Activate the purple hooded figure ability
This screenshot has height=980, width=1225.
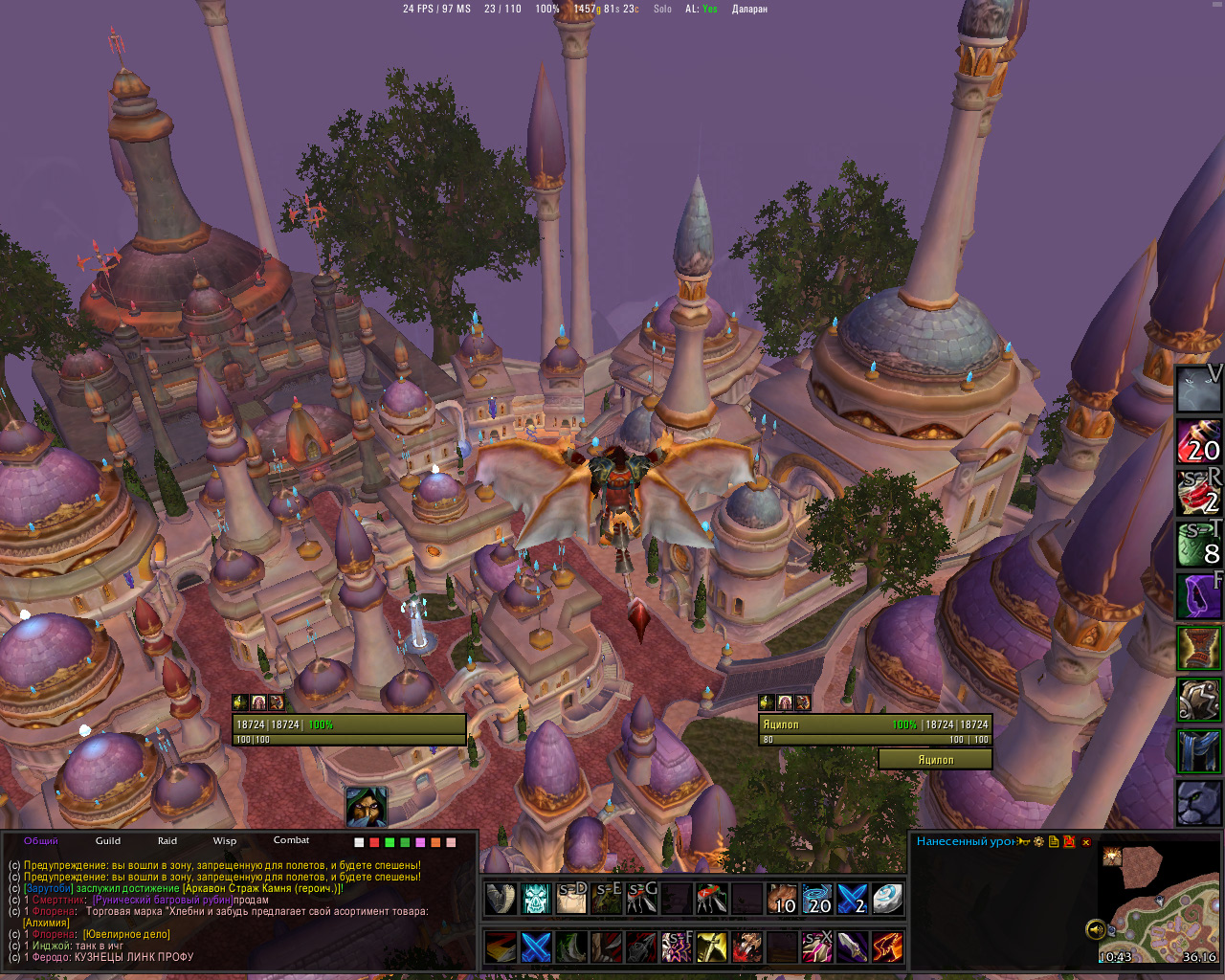[x=1198, y=595]
